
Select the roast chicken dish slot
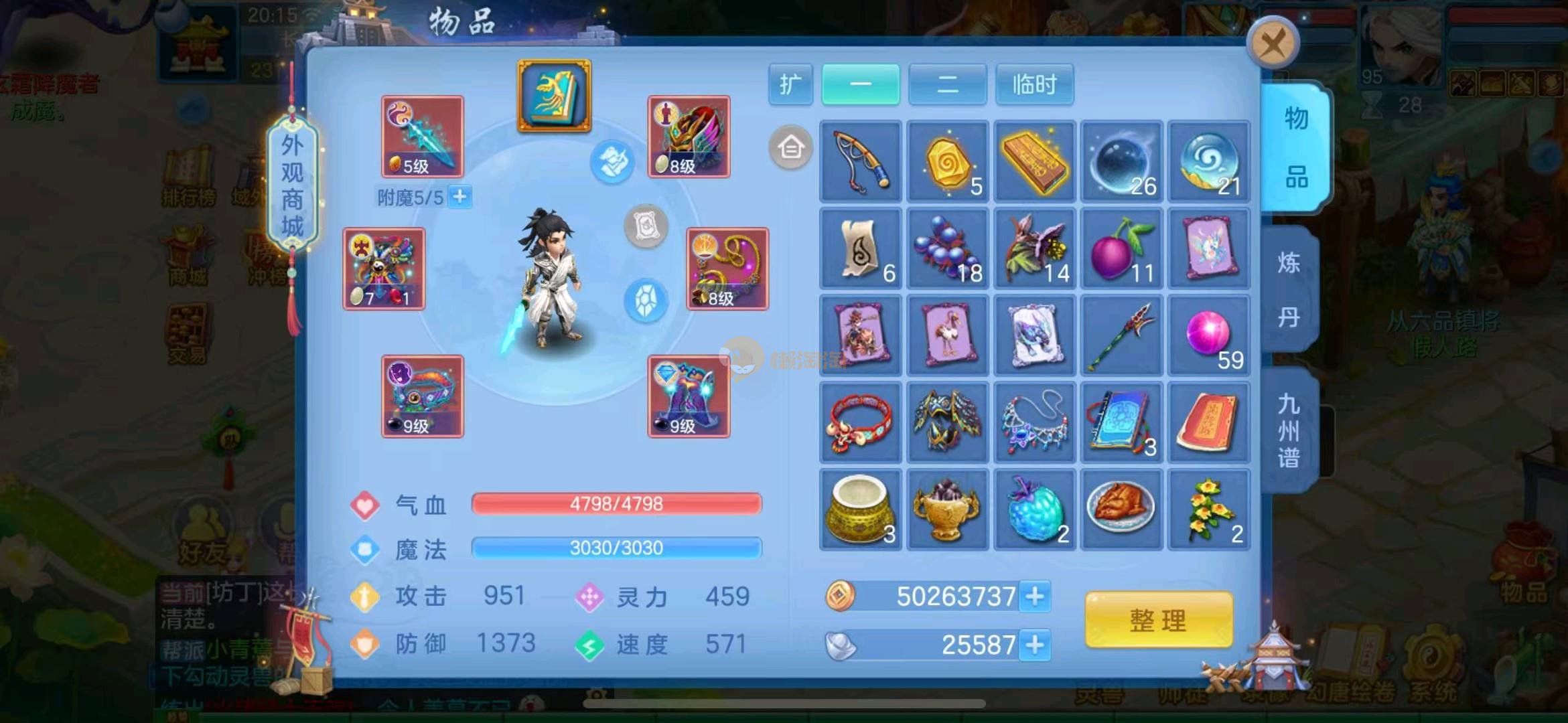[x=1122, y=509]
